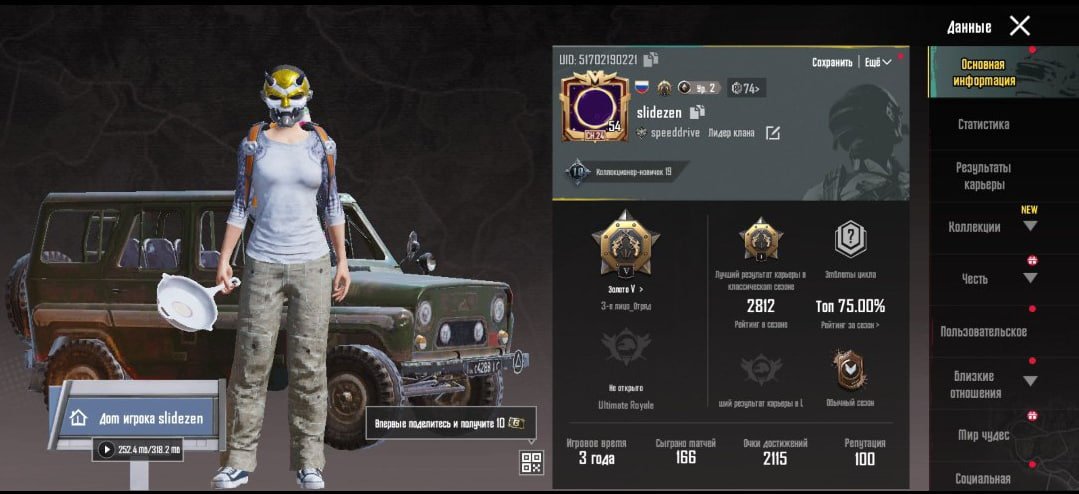The image size is (1079, 494).
Task: Open the Результаты карьеры tab
Action: [x=983, y=176]
